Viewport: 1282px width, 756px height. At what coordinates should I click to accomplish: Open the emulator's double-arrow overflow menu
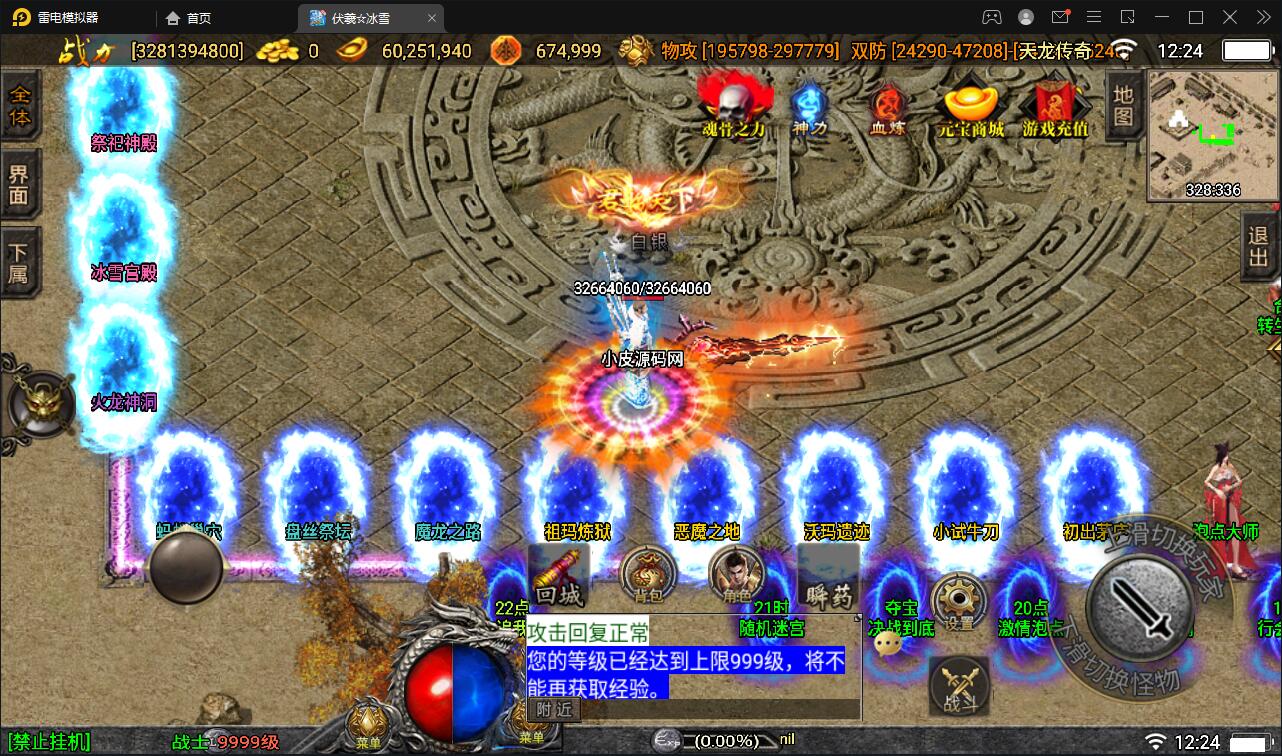1262,17
